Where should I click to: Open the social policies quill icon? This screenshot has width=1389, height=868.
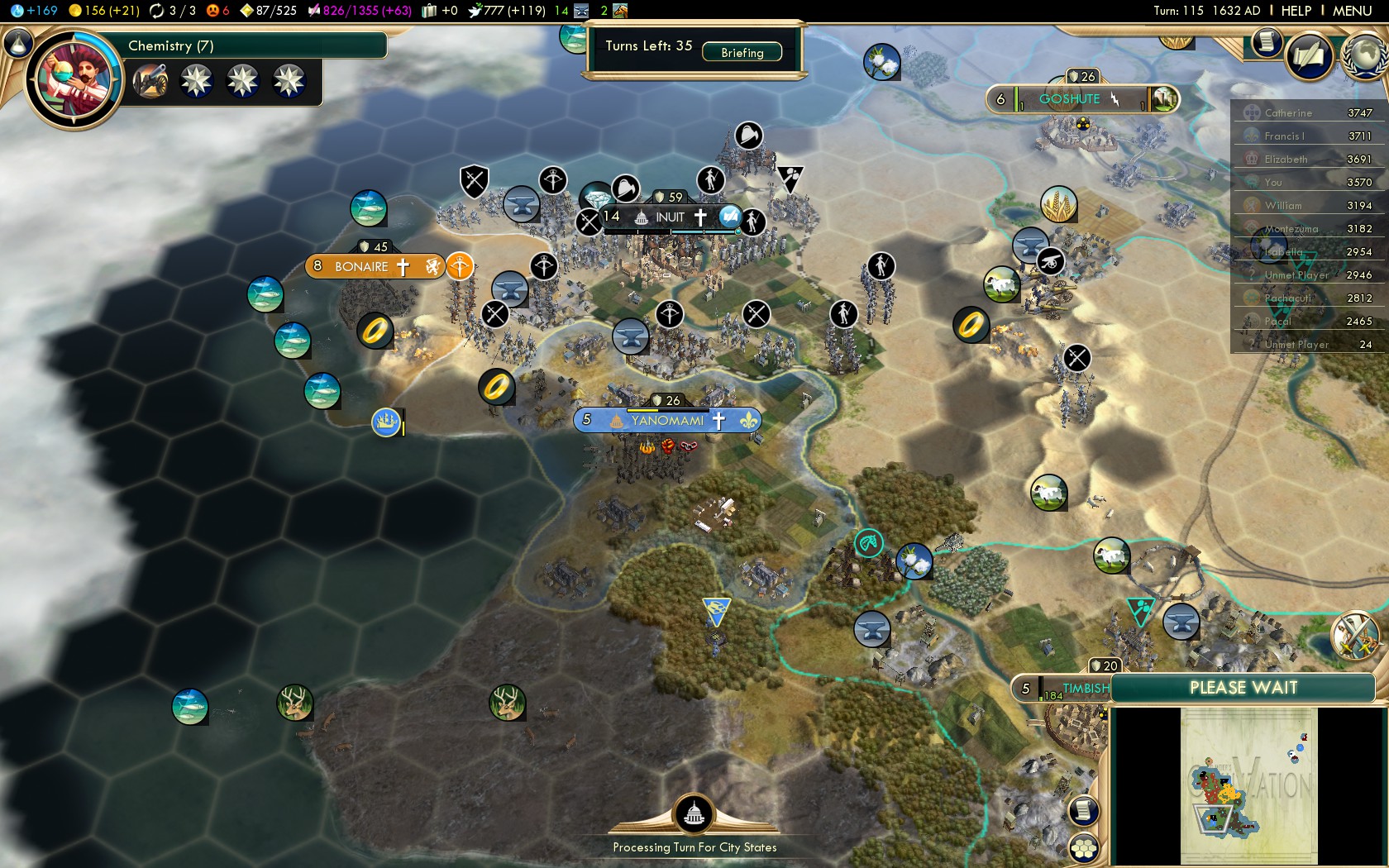(1309, 56)
